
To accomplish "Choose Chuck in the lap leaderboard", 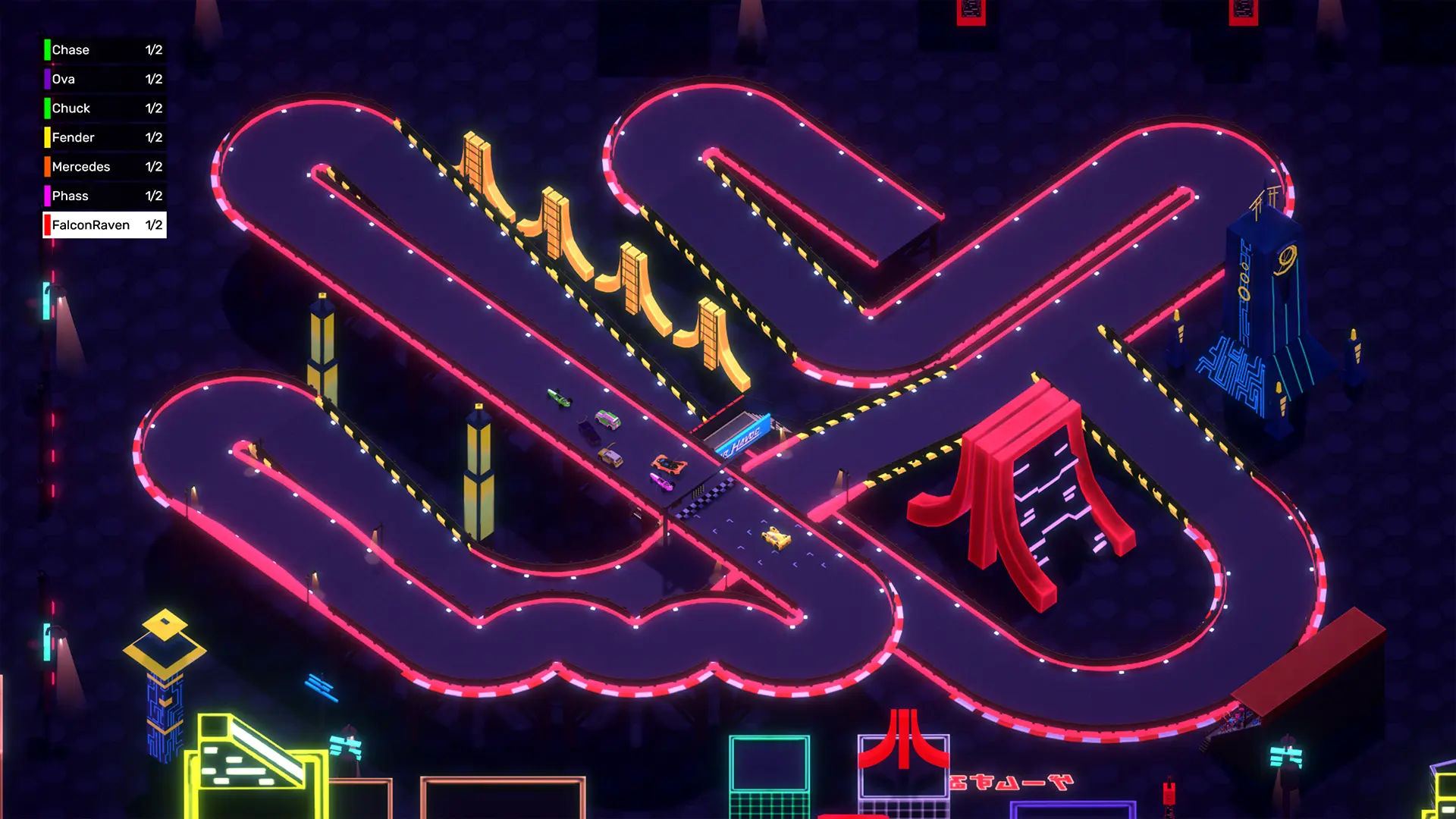I will click(105, 108).
